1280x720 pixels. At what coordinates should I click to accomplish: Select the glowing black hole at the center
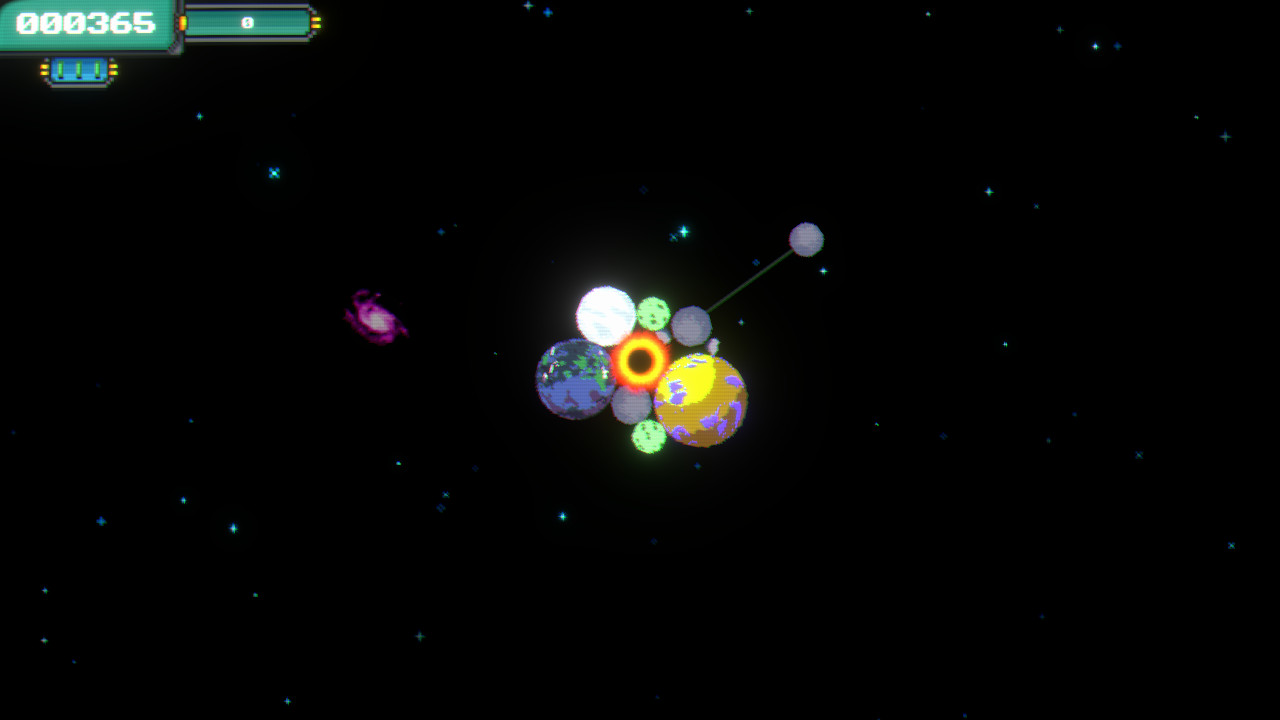640,364
